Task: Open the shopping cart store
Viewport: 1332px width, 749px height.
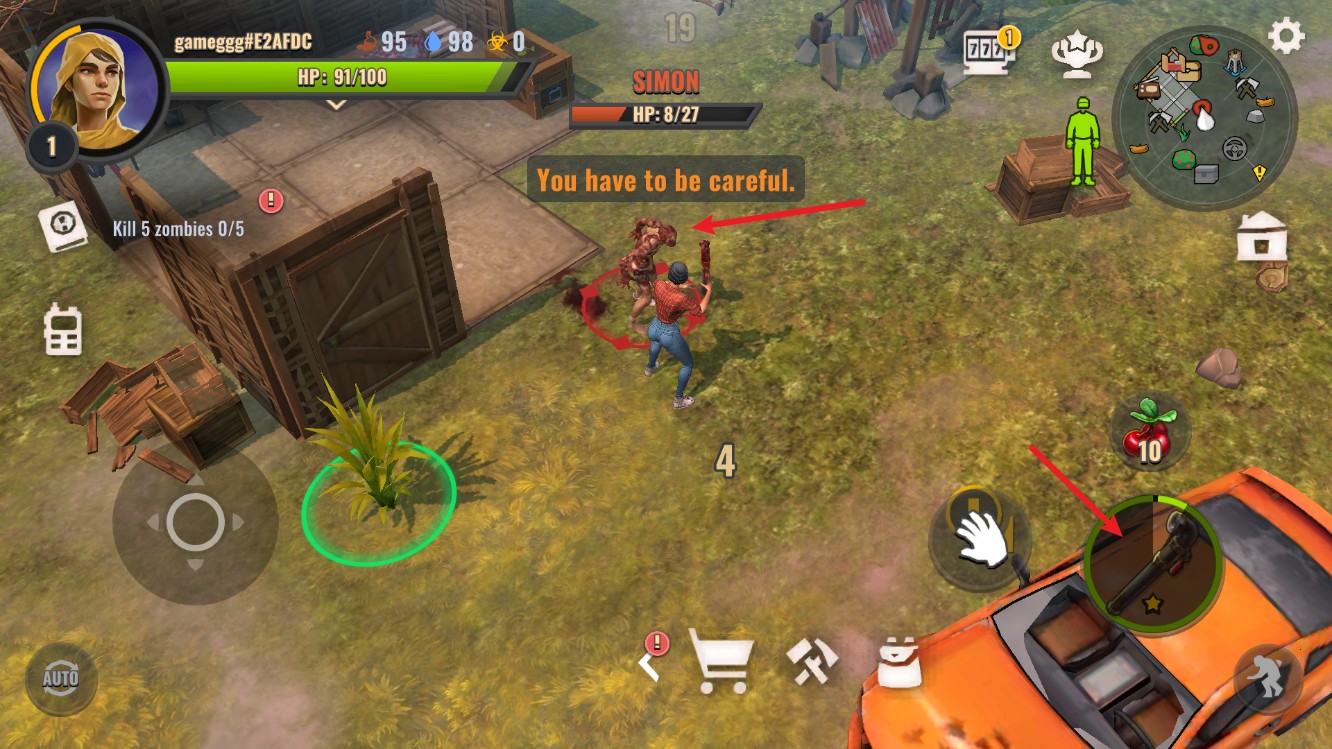Action: click(x=721, y=661)
